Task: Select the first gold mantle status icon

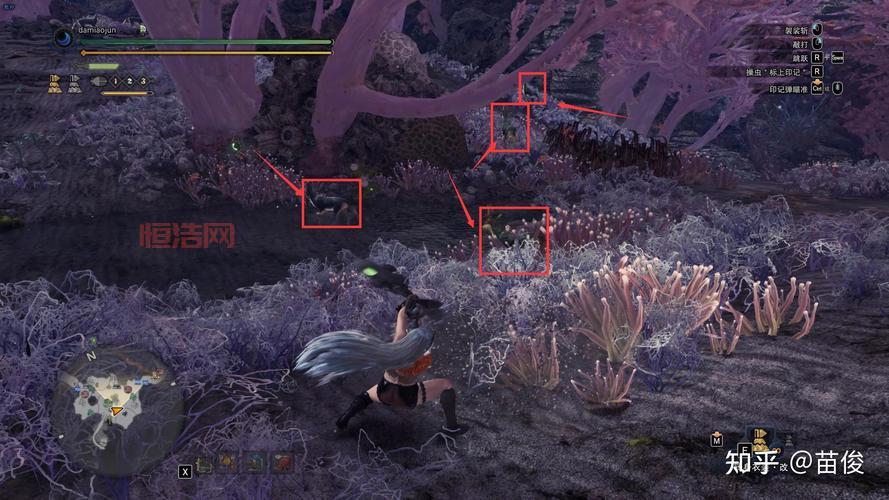Action: 54,84
